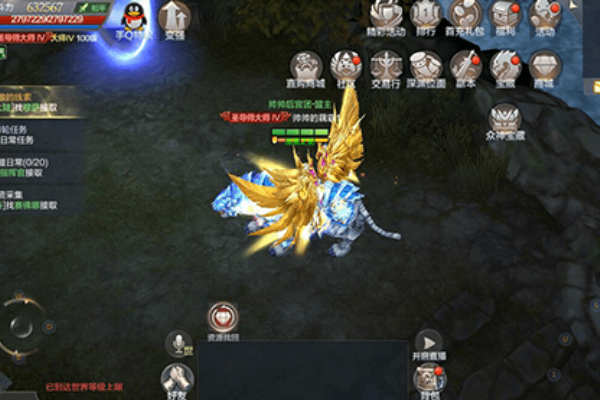Claim the 首充礼包 first-recharge gift
Image resolution: width=600 pixels, height=400 pixels.
[464, 14]
